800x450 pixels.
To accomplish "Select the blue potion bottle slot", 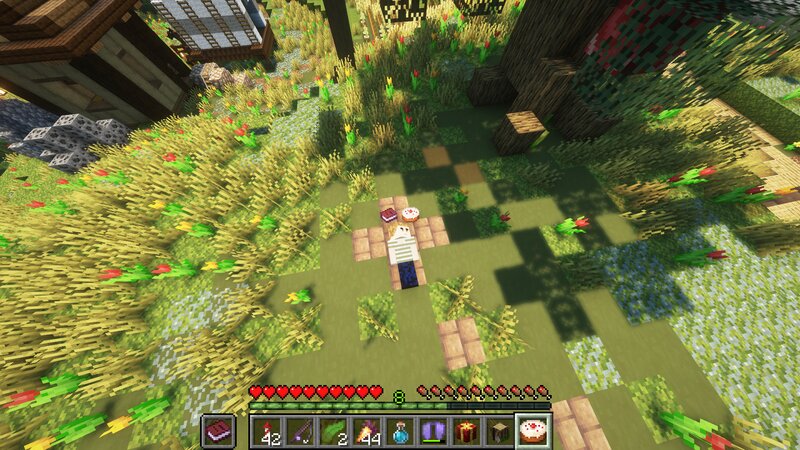I will tap(400, 431).
